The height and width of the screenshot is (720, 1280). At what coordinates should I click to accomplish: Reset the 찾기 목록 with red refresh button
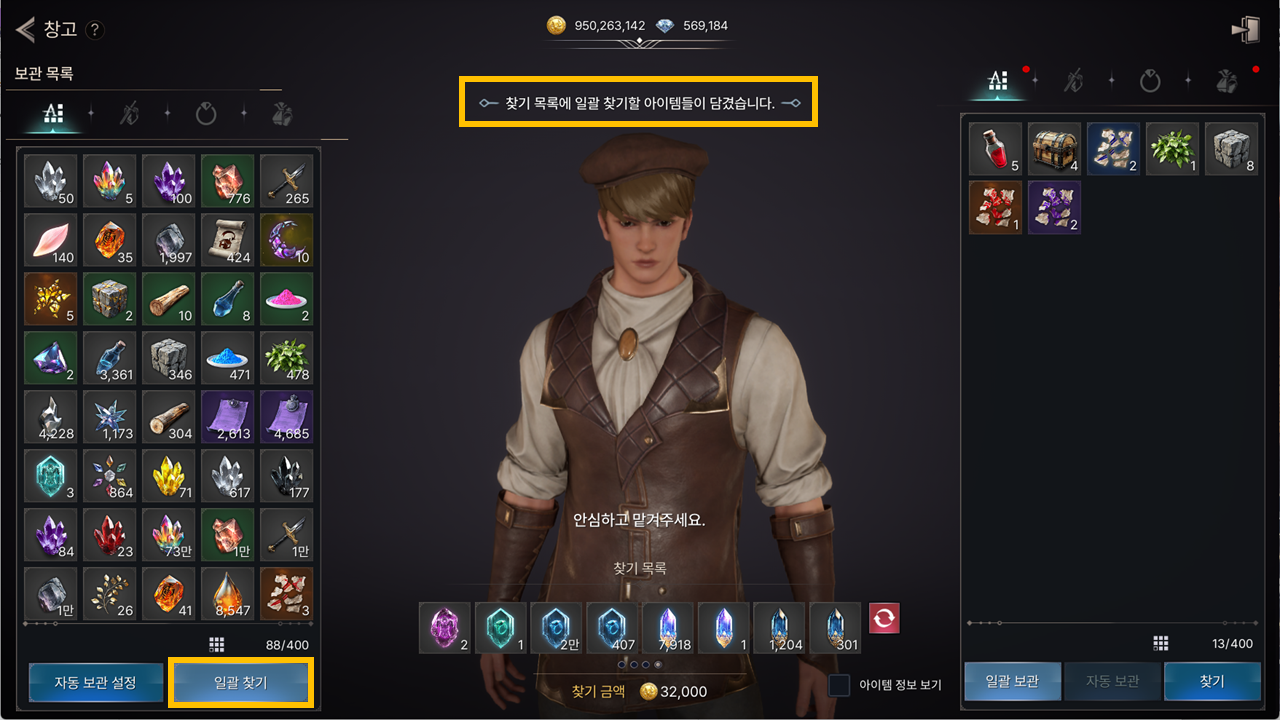pyautogui.click(x=884, y=618)
